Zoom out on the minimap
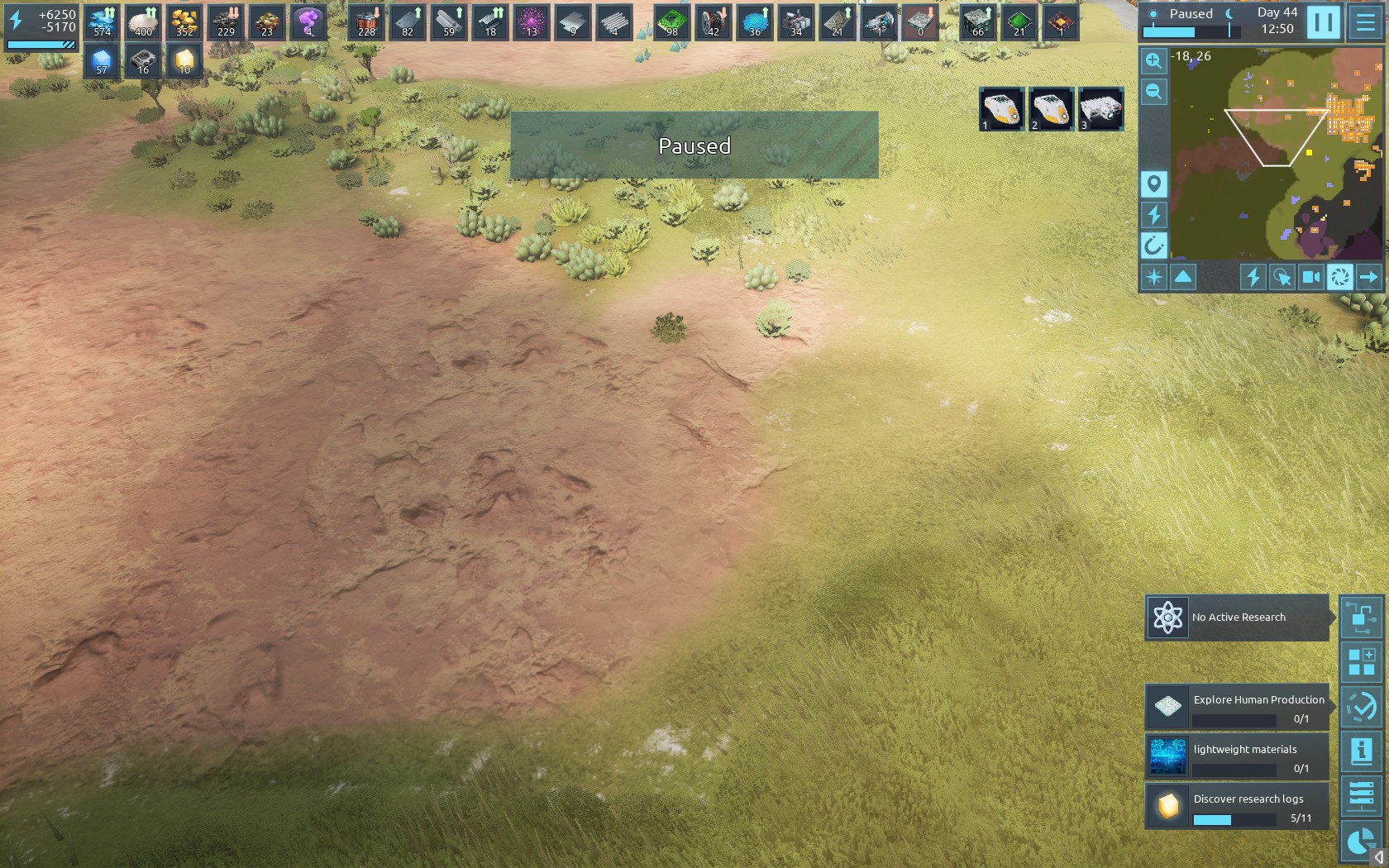Viewport: 1389px width, 868px height. point(1153,92)
